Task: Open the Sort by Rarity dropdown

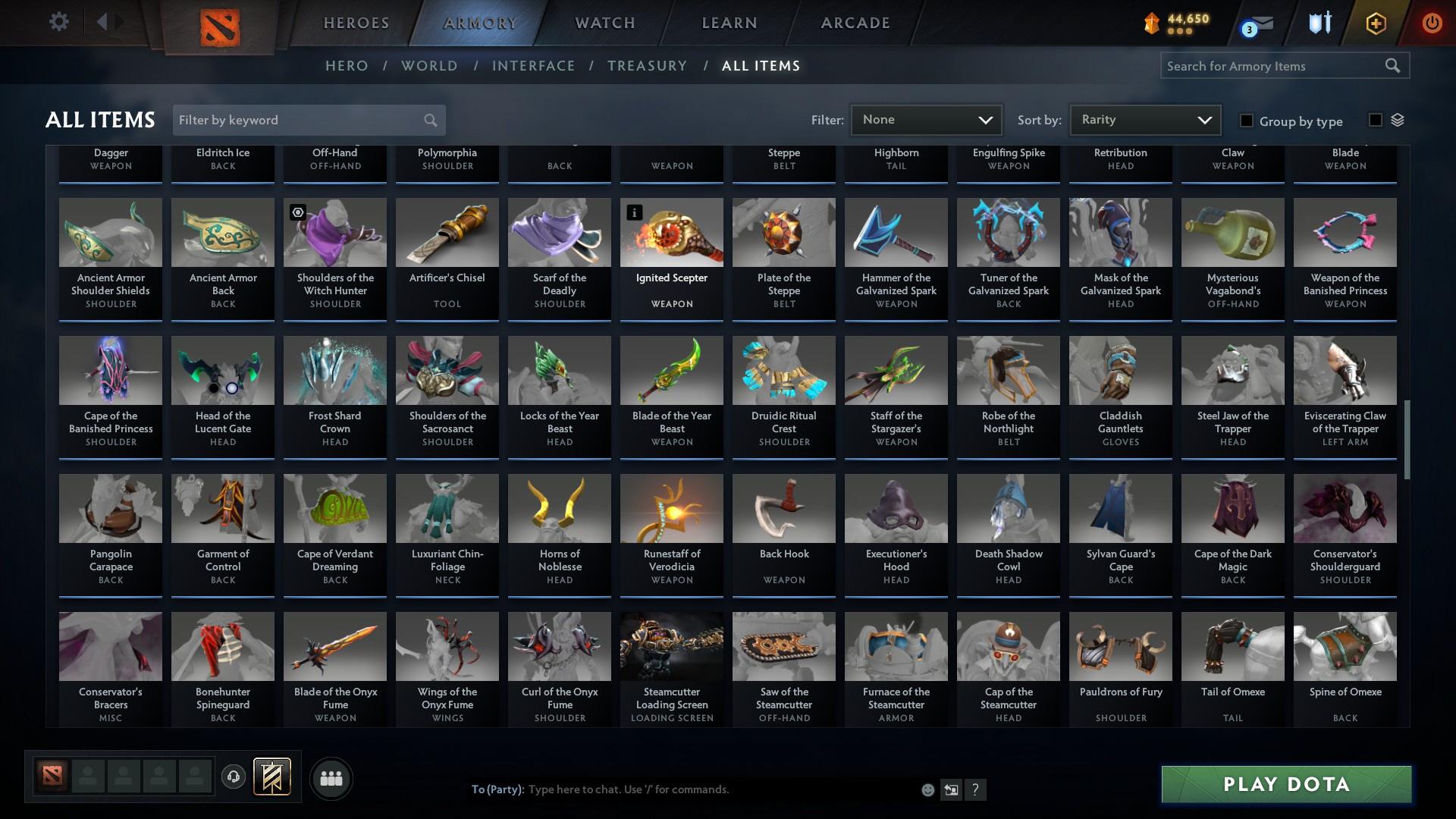Action: pyautogui.click(x=1144, y=119)
